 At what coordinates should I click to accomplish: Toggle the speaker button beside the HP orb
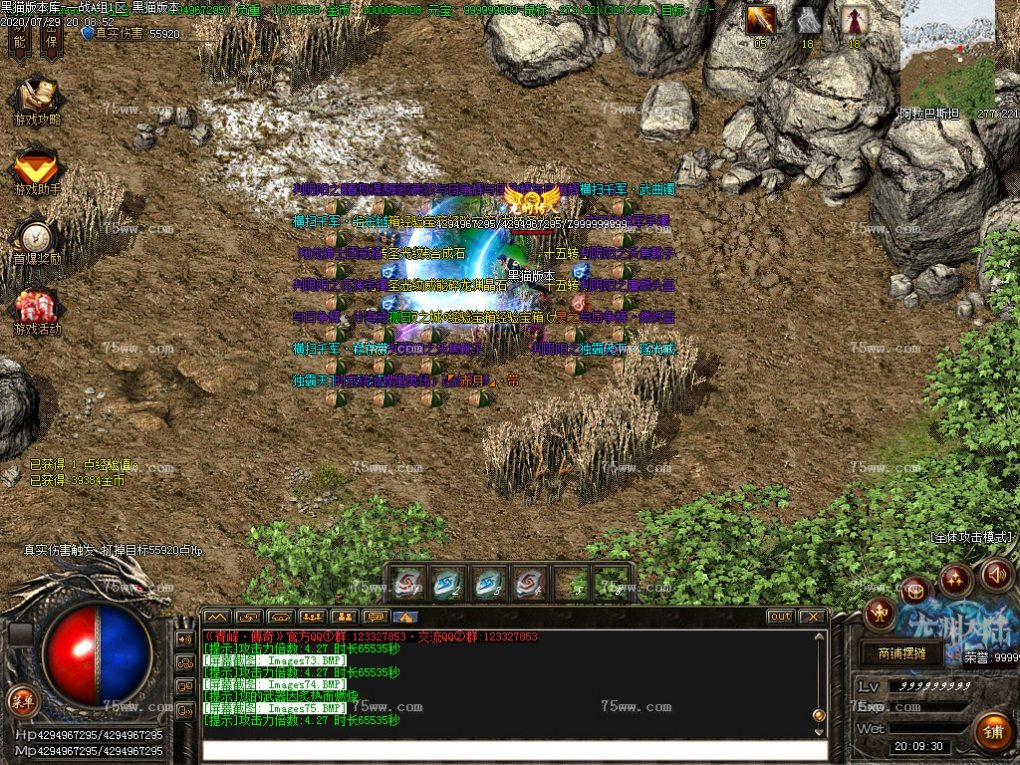click(x=185, y=639)
